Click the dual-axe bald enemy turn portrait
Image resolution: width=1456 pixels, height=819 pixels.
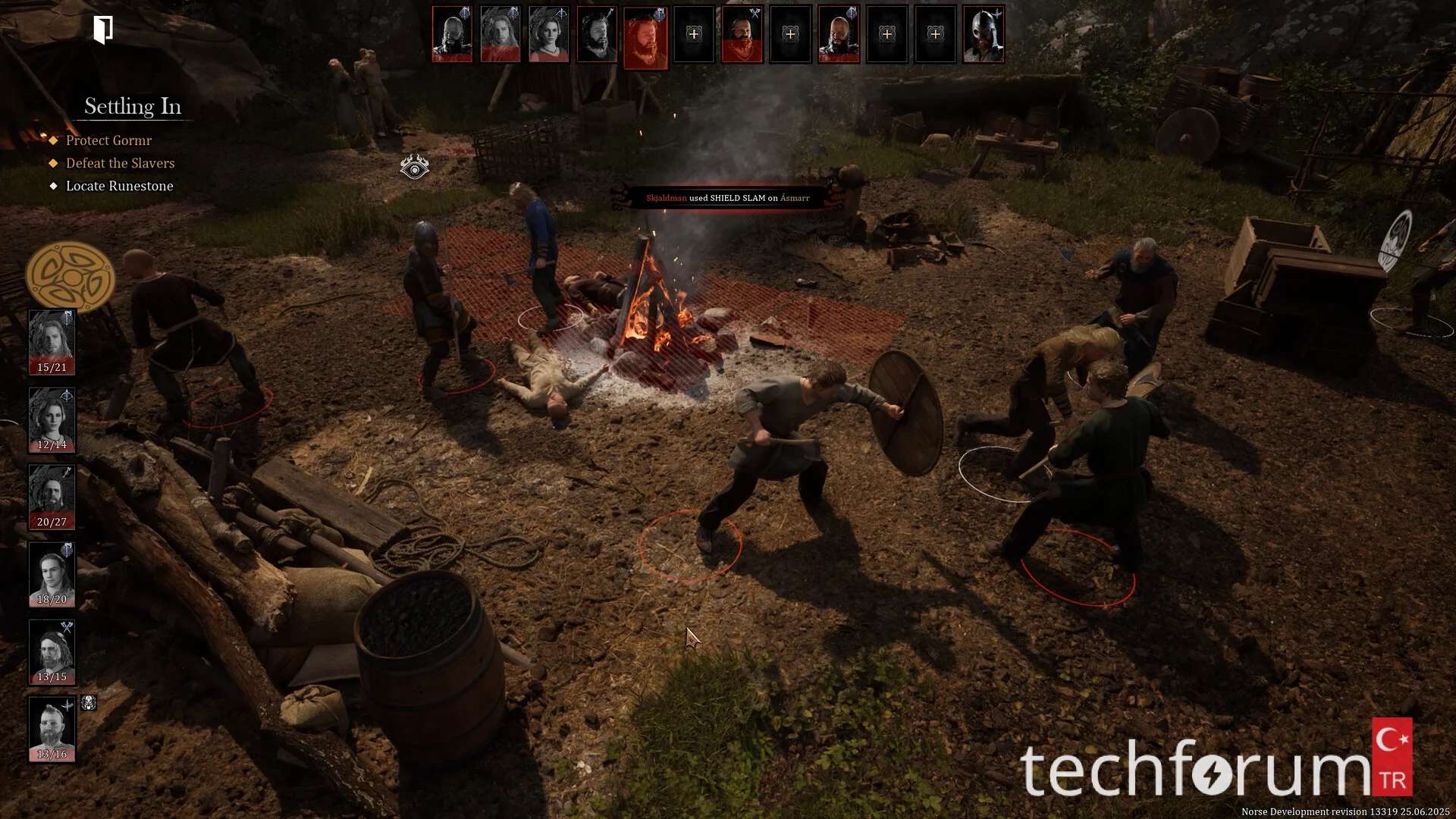point(742,34)
